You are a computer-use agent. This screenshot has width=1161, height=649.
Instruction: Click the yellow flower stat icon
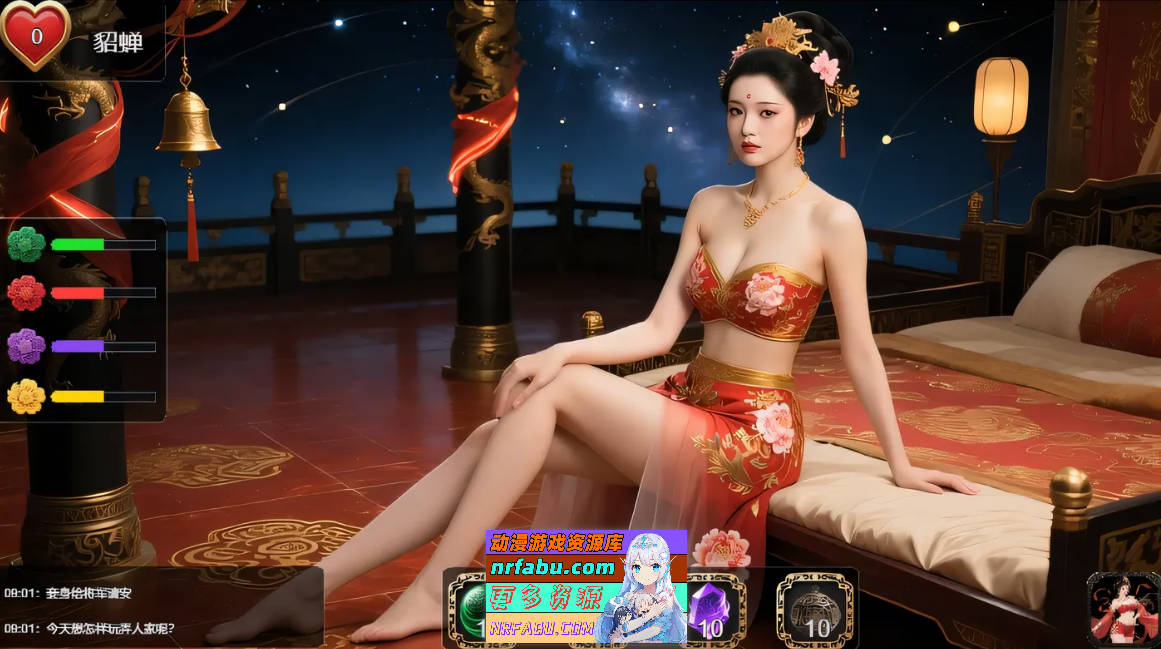pos(26,397)
